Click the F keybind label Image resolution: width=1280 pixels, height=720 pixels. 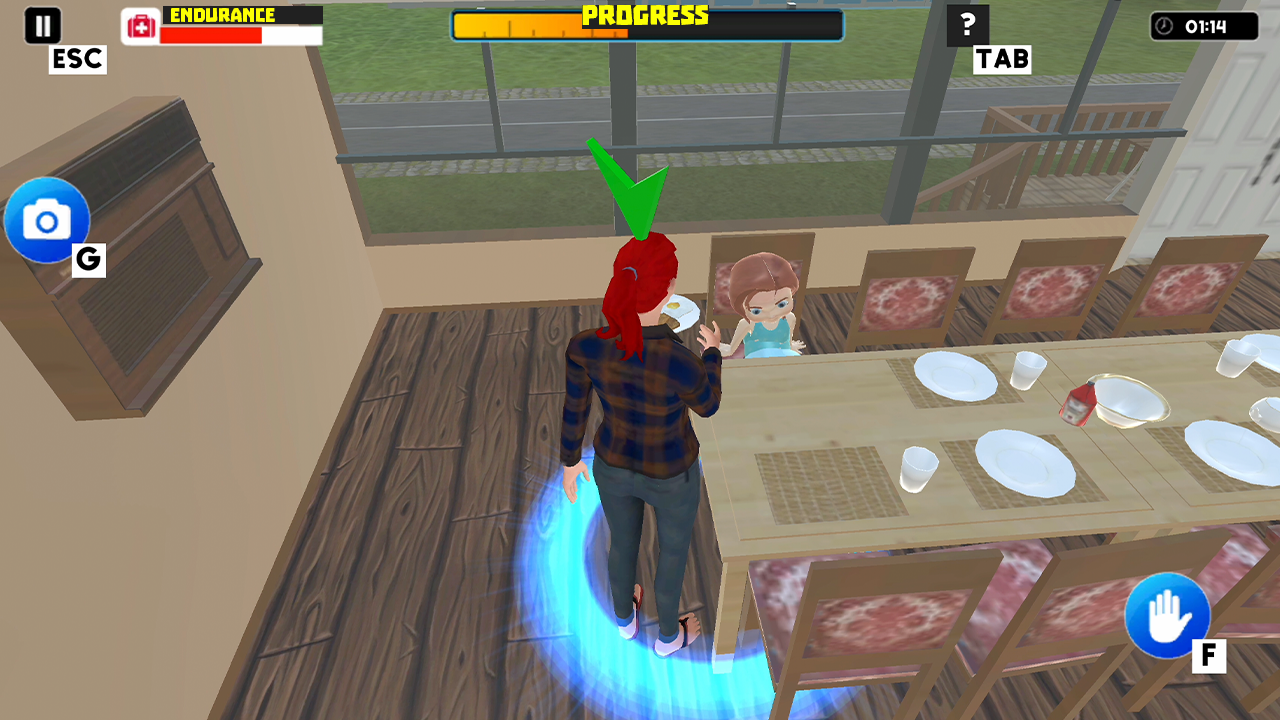click(1211, 656)
